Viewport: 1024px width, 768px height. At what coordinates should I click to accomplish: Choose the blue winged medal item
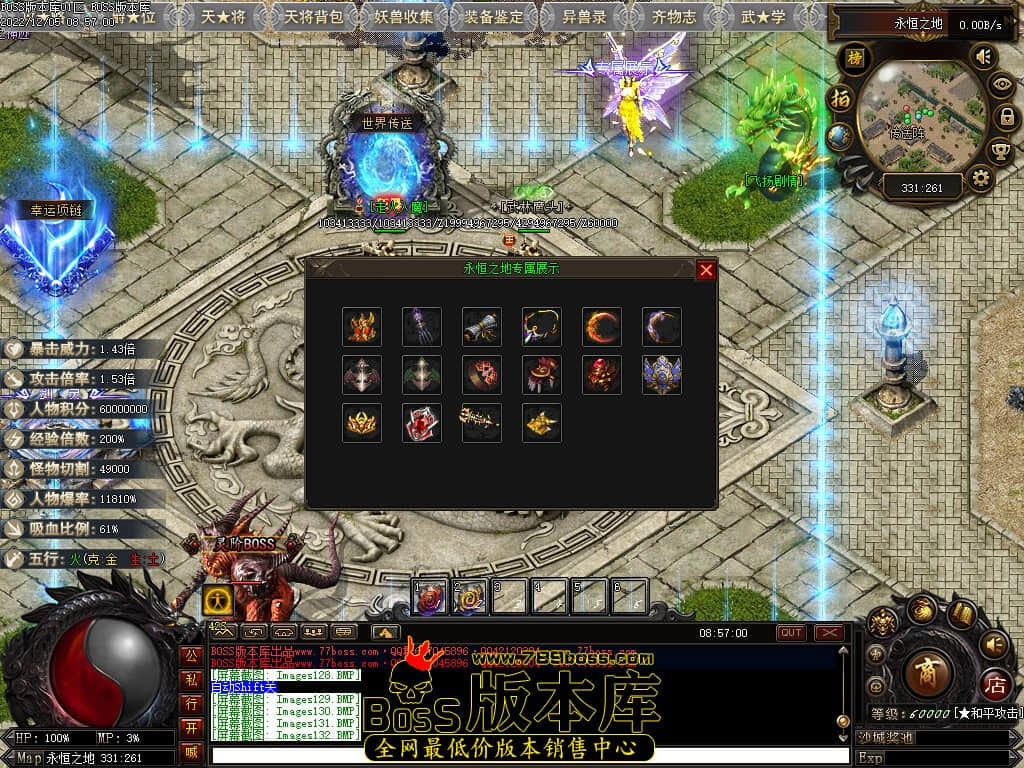coord(661,374)
